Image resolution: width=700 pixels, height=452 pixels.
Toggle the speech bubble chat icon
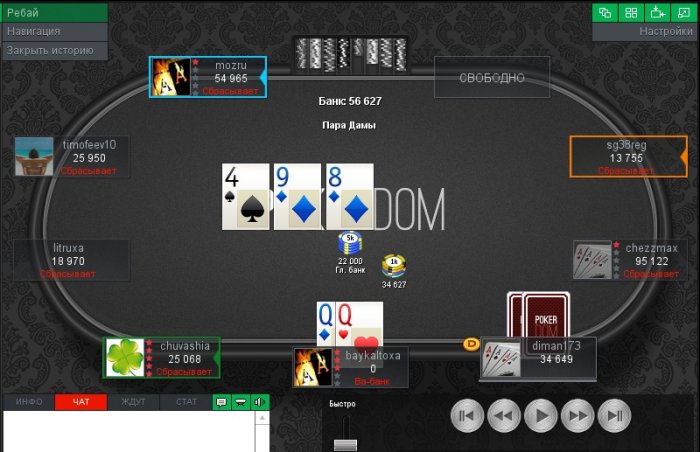222,402
